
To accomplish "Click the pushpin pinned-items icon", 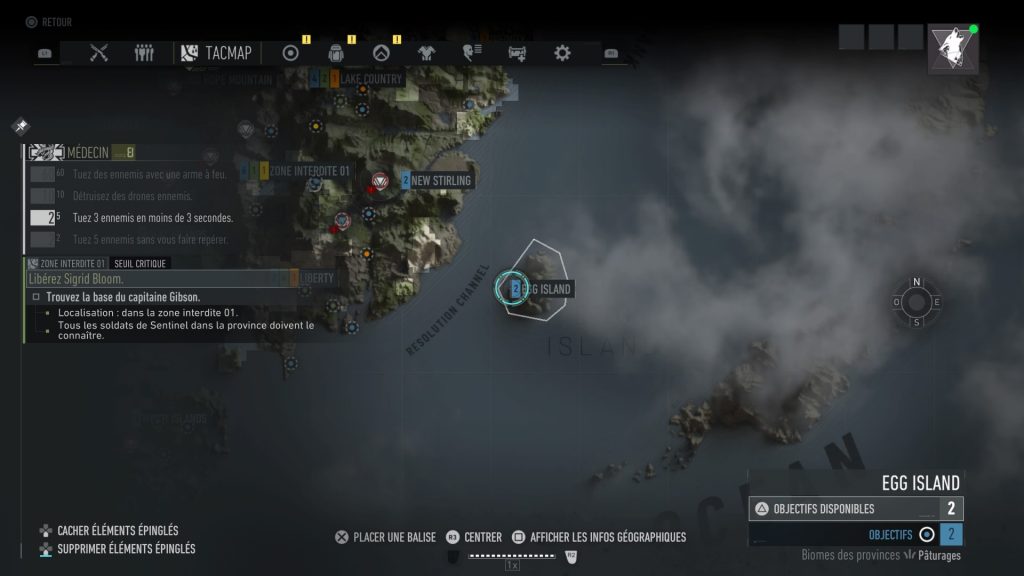I will [x=21, y=126].
